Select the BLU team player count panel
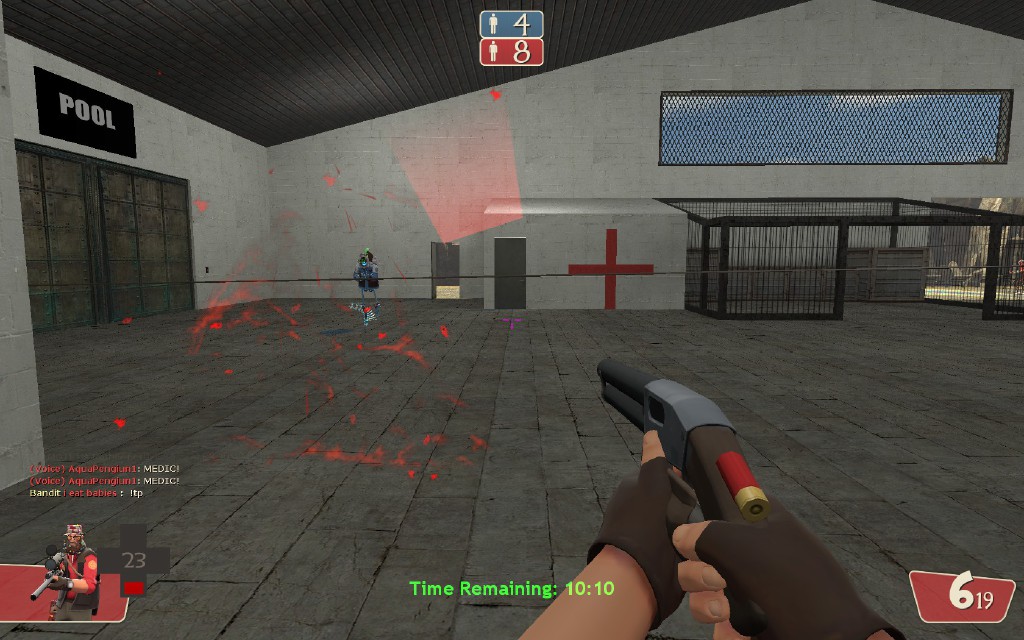Image resolution: width=1024 pixels, height=640 pixels. pos(511,24)
